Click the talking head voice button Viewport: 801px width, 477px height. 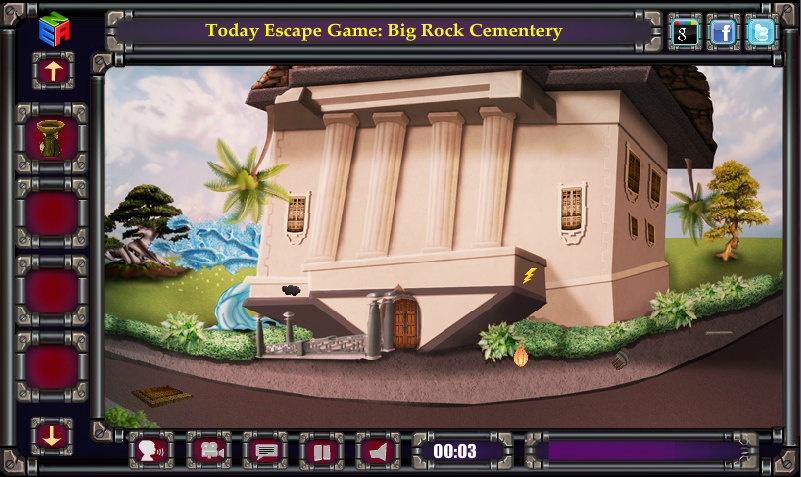click(151, 451)
